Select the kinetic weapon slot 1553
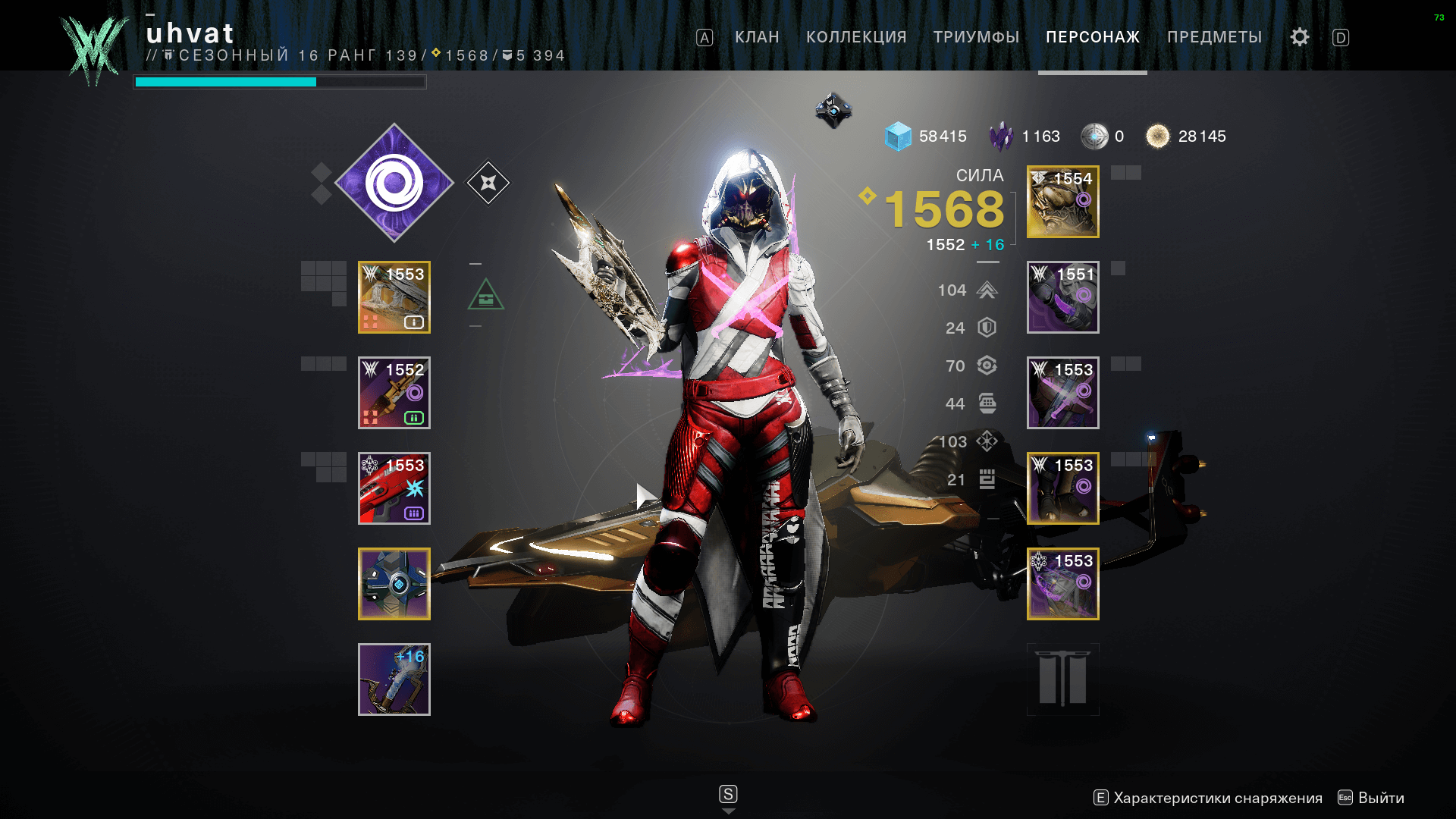 coord(394,297)
